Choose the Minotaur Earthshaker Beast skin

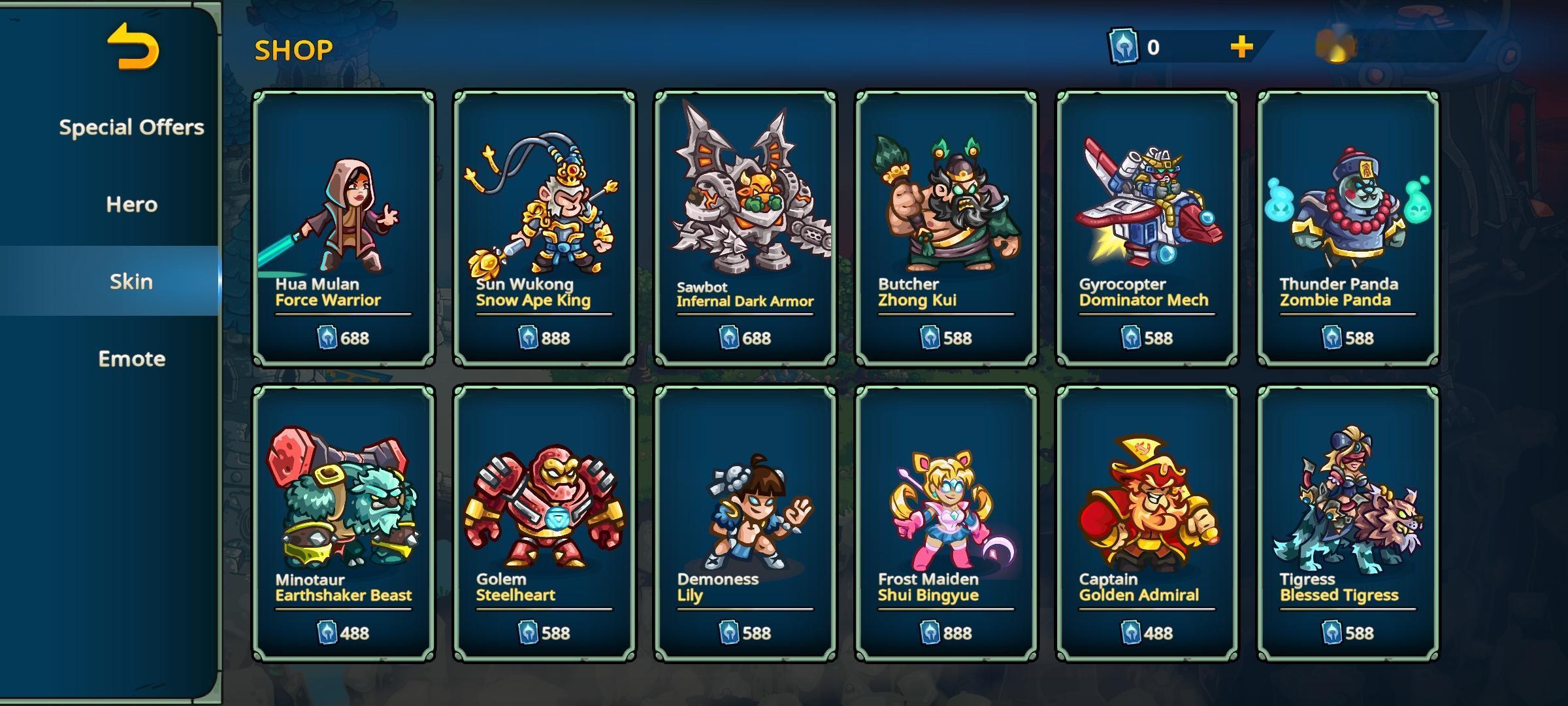pos(344,523)
